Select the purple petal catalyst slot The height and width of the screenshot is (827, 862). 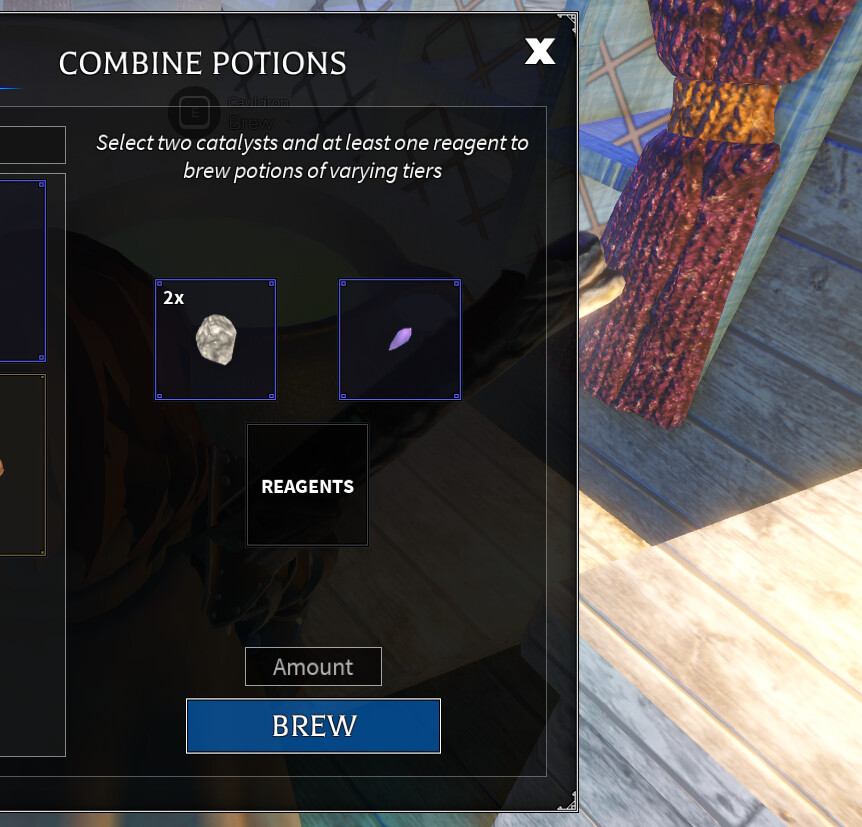click(x=400, y=340)
